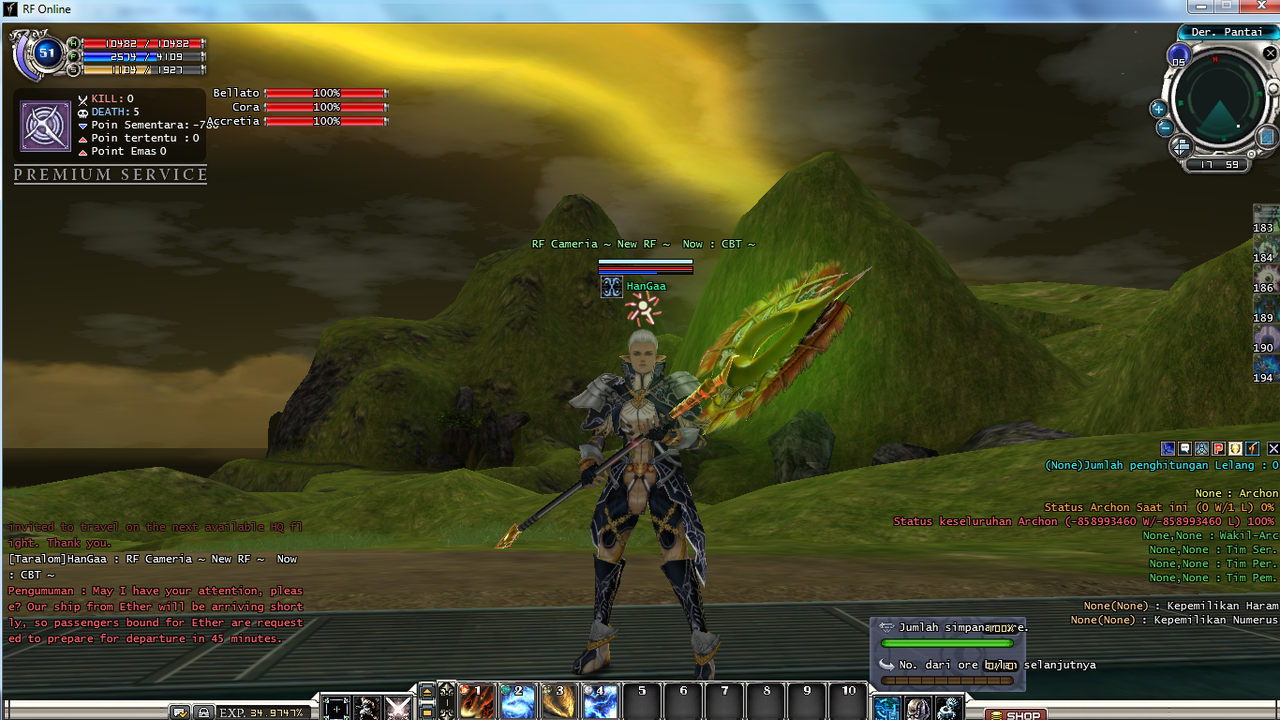Activate the skill in hotbar slot 1
Viewport: 1280px width, 720px height.
coord(476,702)
